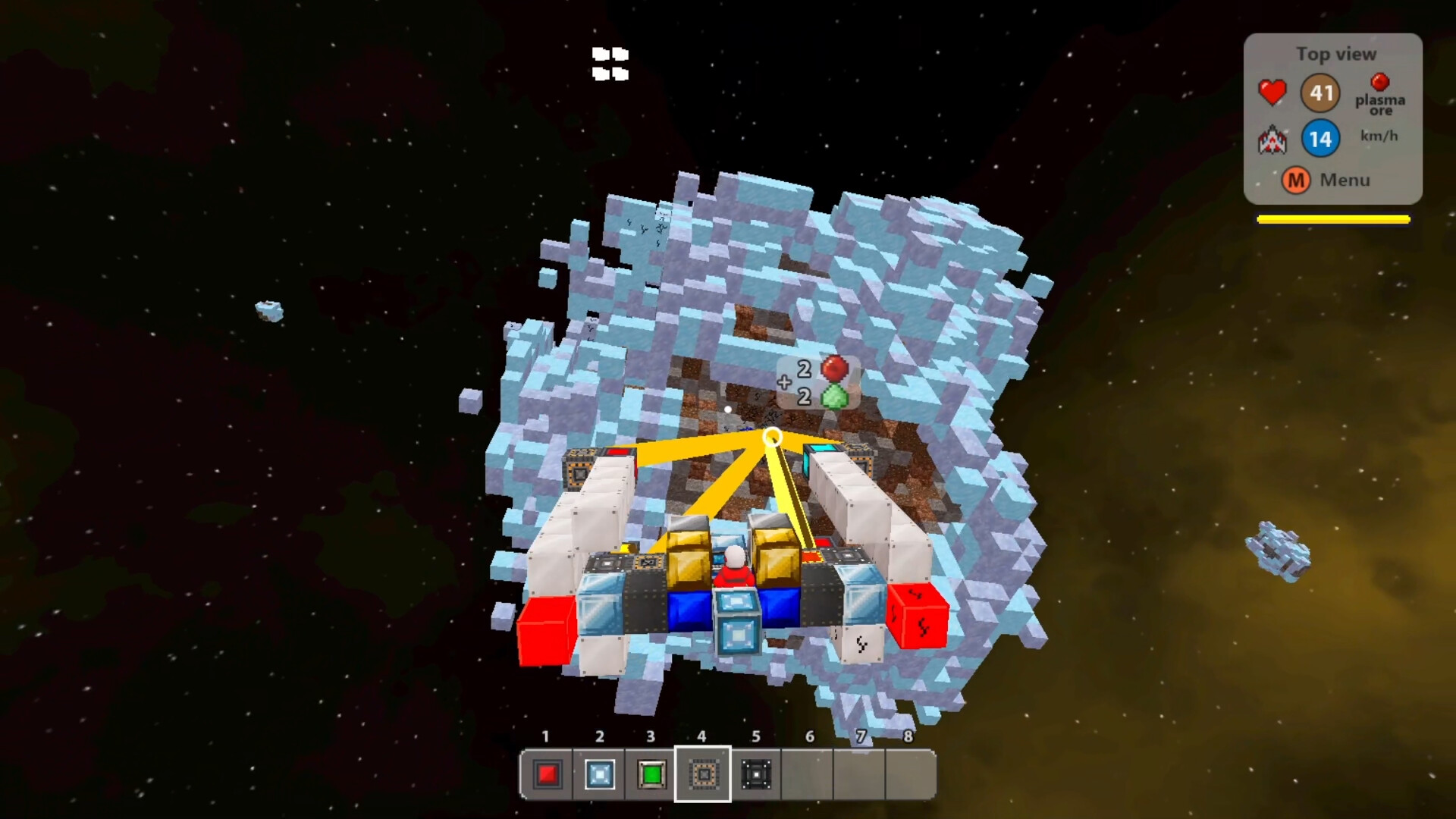Select the orange machine block in slot 4
This screenshot has height=819, width=1456.
702,775
